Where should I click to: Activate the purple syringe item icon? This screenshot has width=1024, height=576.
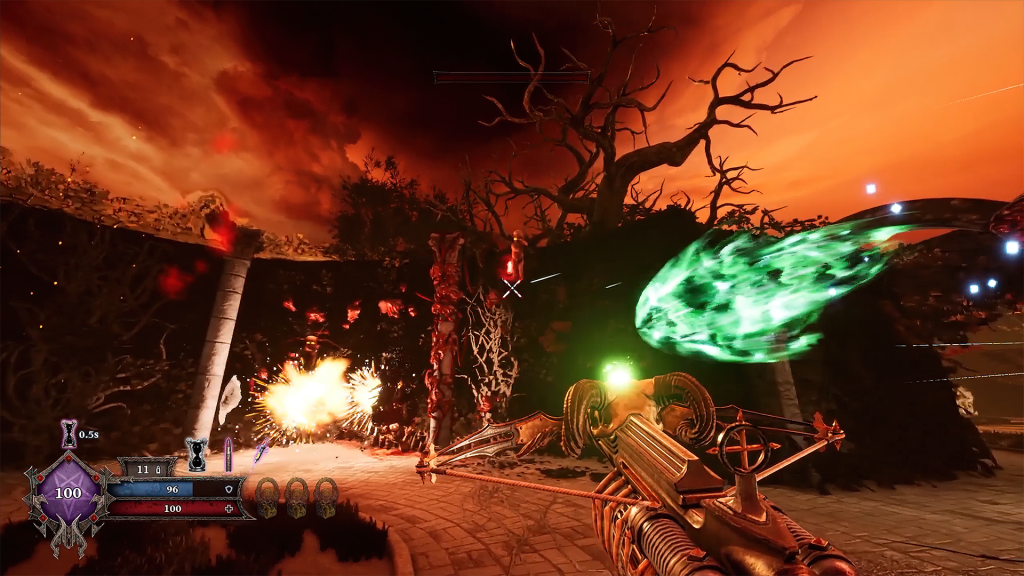click(x=262, y=451)
